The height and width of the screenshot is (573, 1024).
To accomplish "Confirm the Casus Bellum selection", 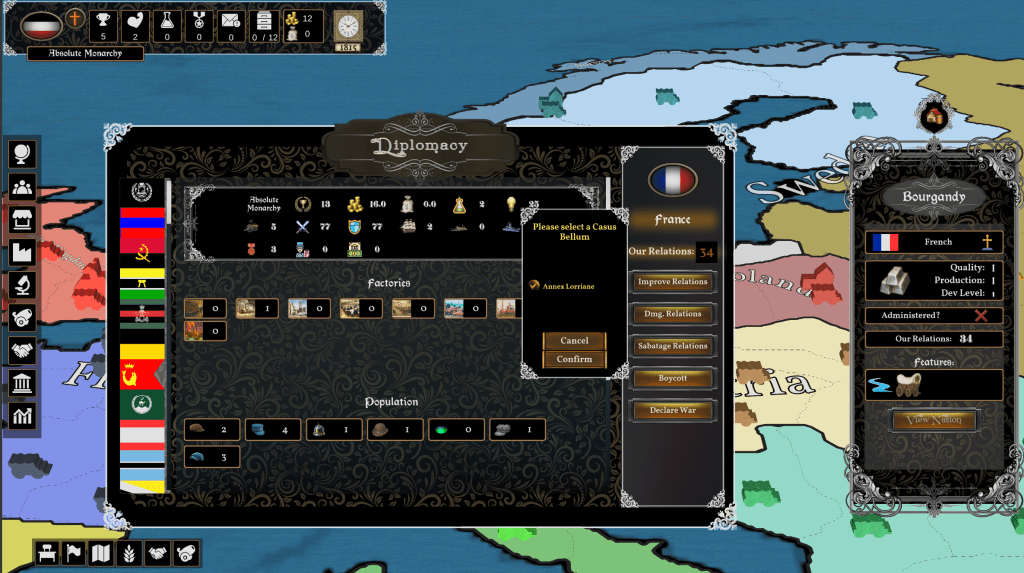I will pyautogui.click(x=574, y=359).
